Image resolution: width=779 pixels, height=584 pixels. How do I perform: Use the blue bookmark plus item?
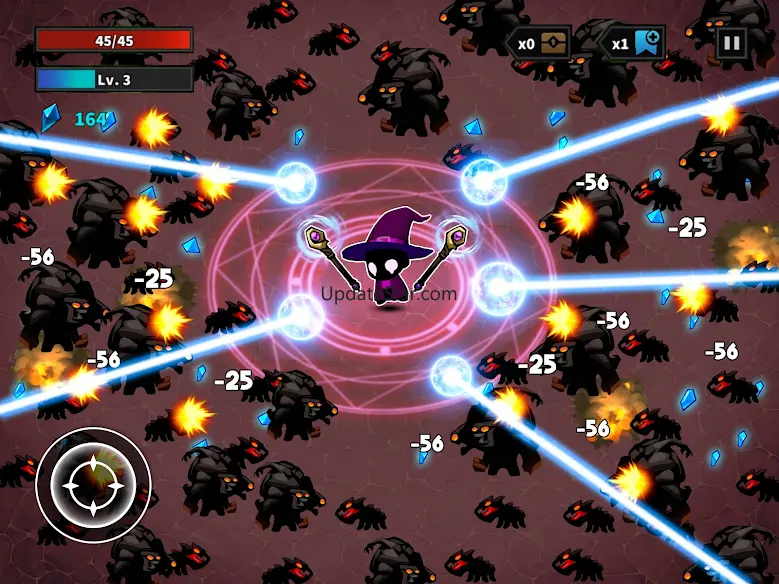pos(648,43)
